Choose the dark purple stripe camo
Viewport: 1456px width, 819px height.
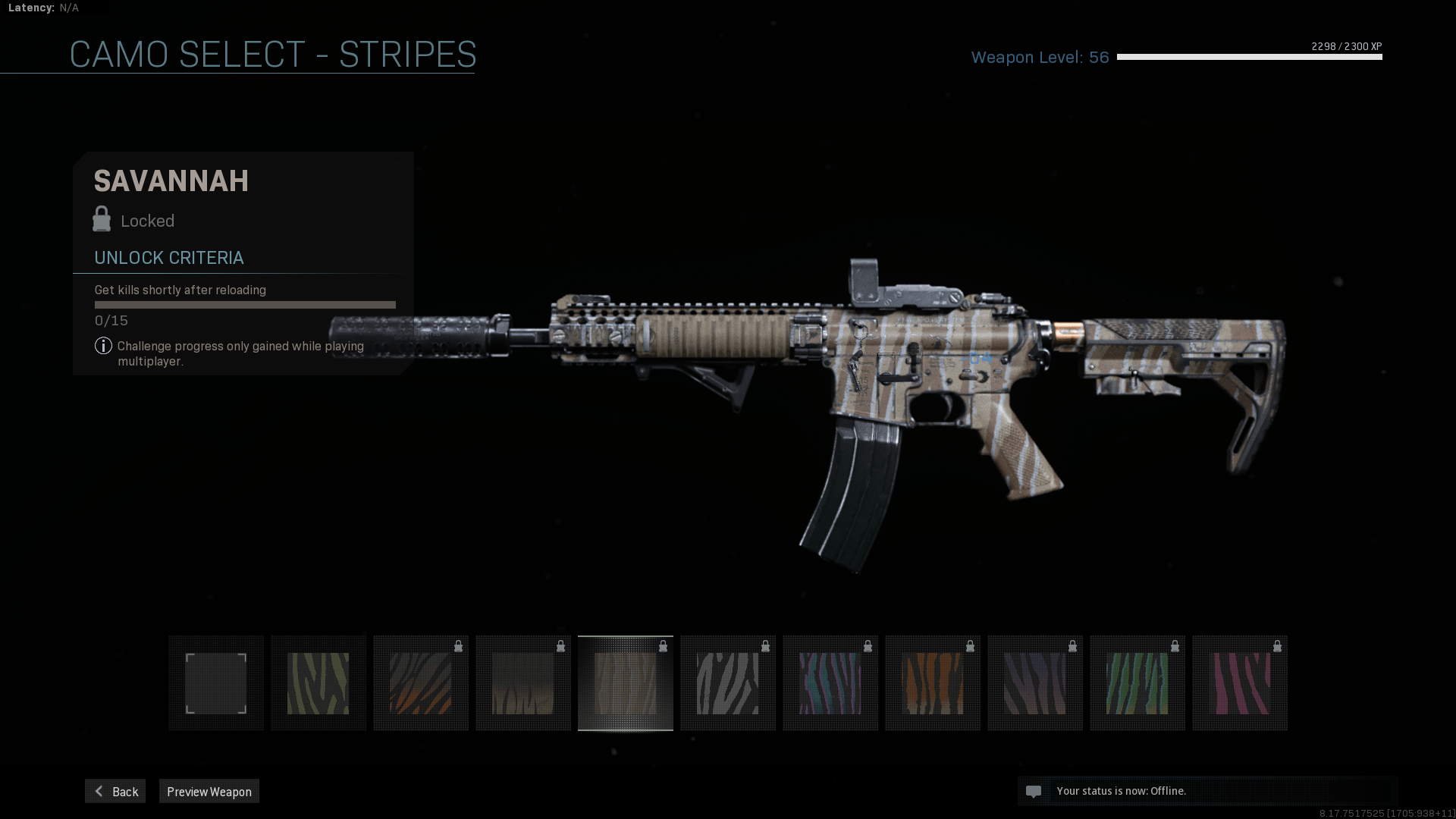tap(1035, 683)
